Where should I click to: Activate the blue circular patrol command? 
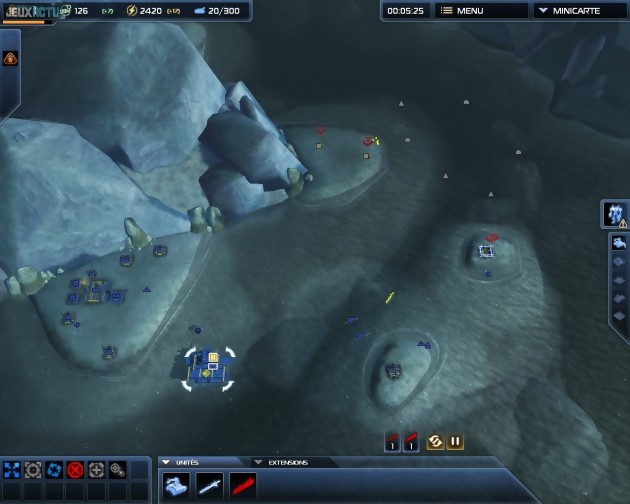(x=54, y=469)
